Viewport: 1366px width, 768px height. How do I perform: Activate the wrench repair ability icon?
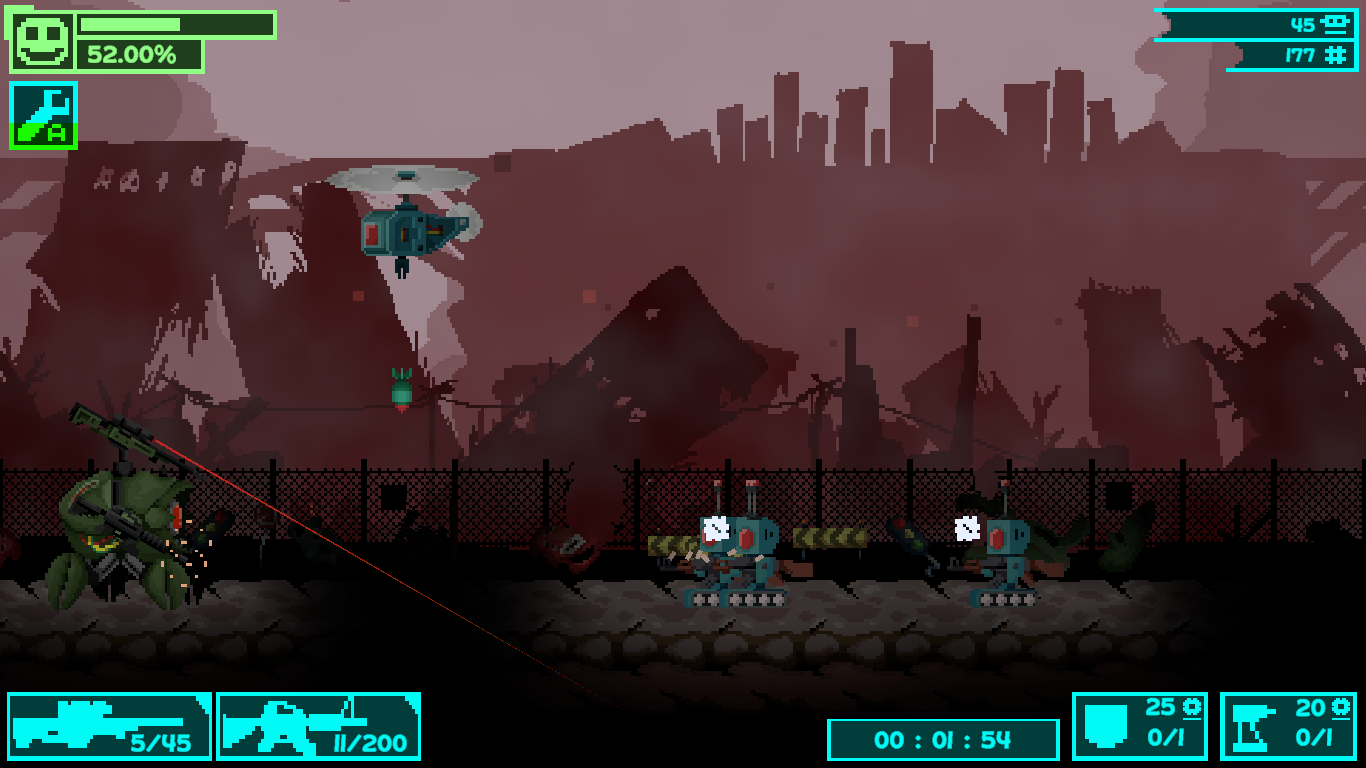[x=44, y=115]
